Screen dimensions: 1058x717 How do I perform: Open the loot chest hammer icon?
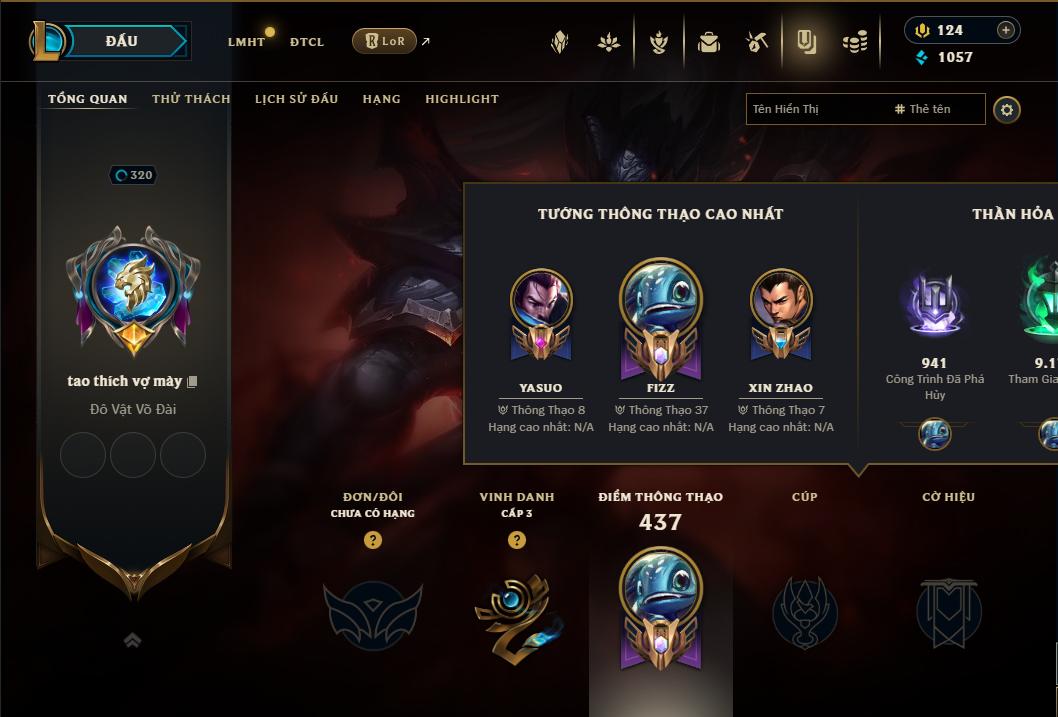(x=757, y=42)
